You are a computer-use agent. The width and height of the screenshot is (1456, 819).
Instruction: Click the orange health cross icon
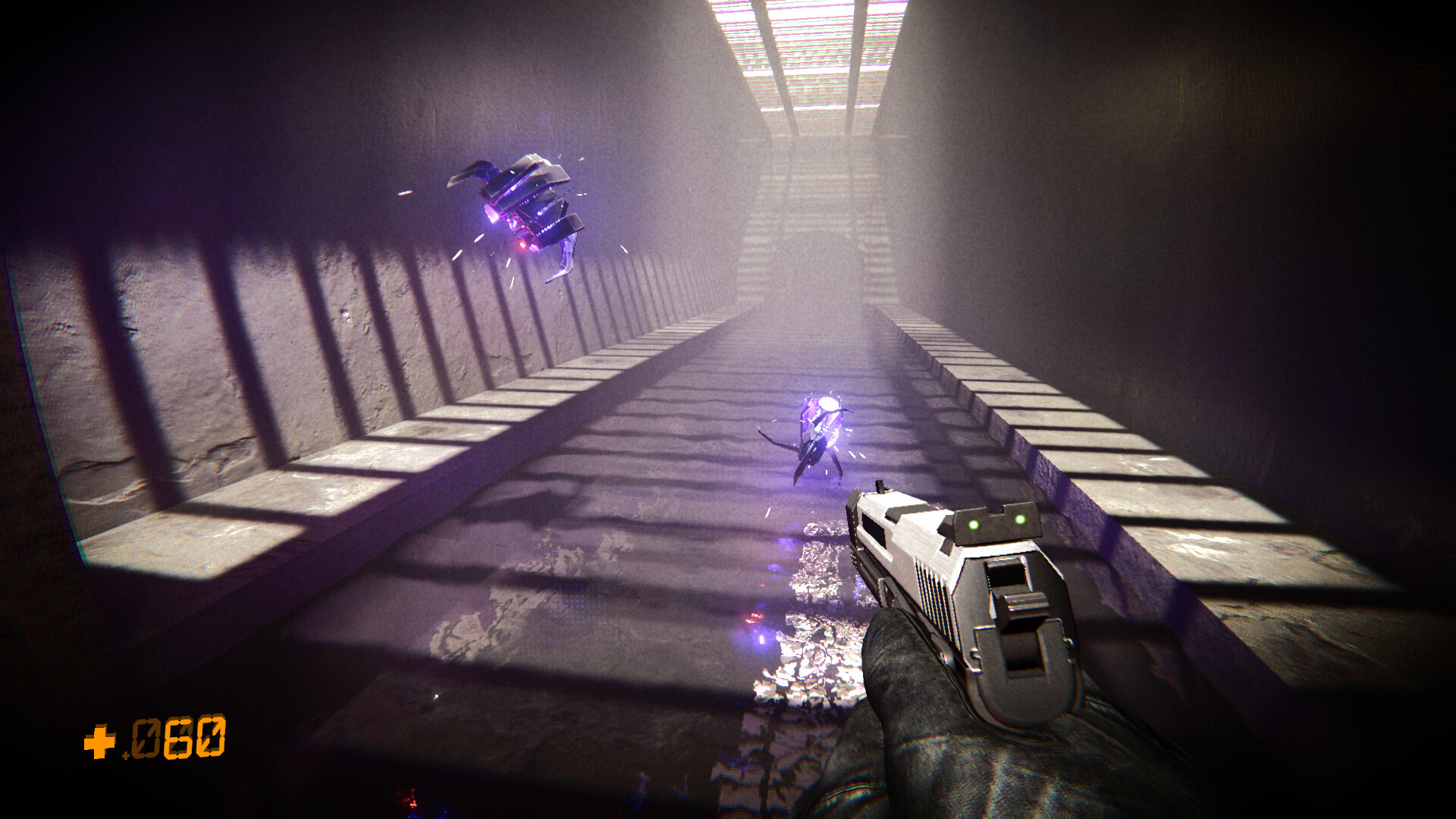pyautogui.click(x=99, y=742)
